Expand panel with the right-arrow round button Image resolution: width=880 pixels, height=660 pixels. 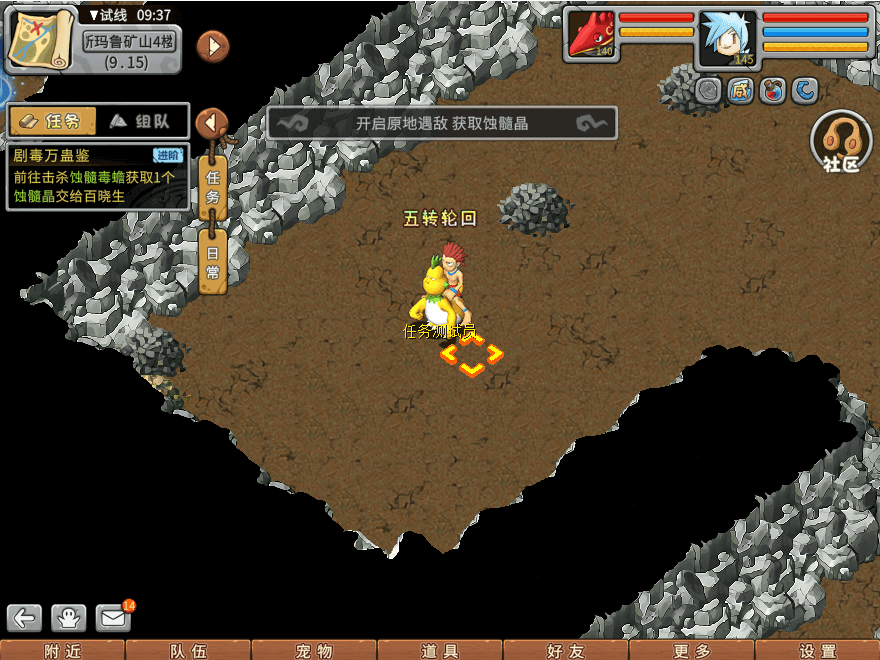[x=213, y=46]
